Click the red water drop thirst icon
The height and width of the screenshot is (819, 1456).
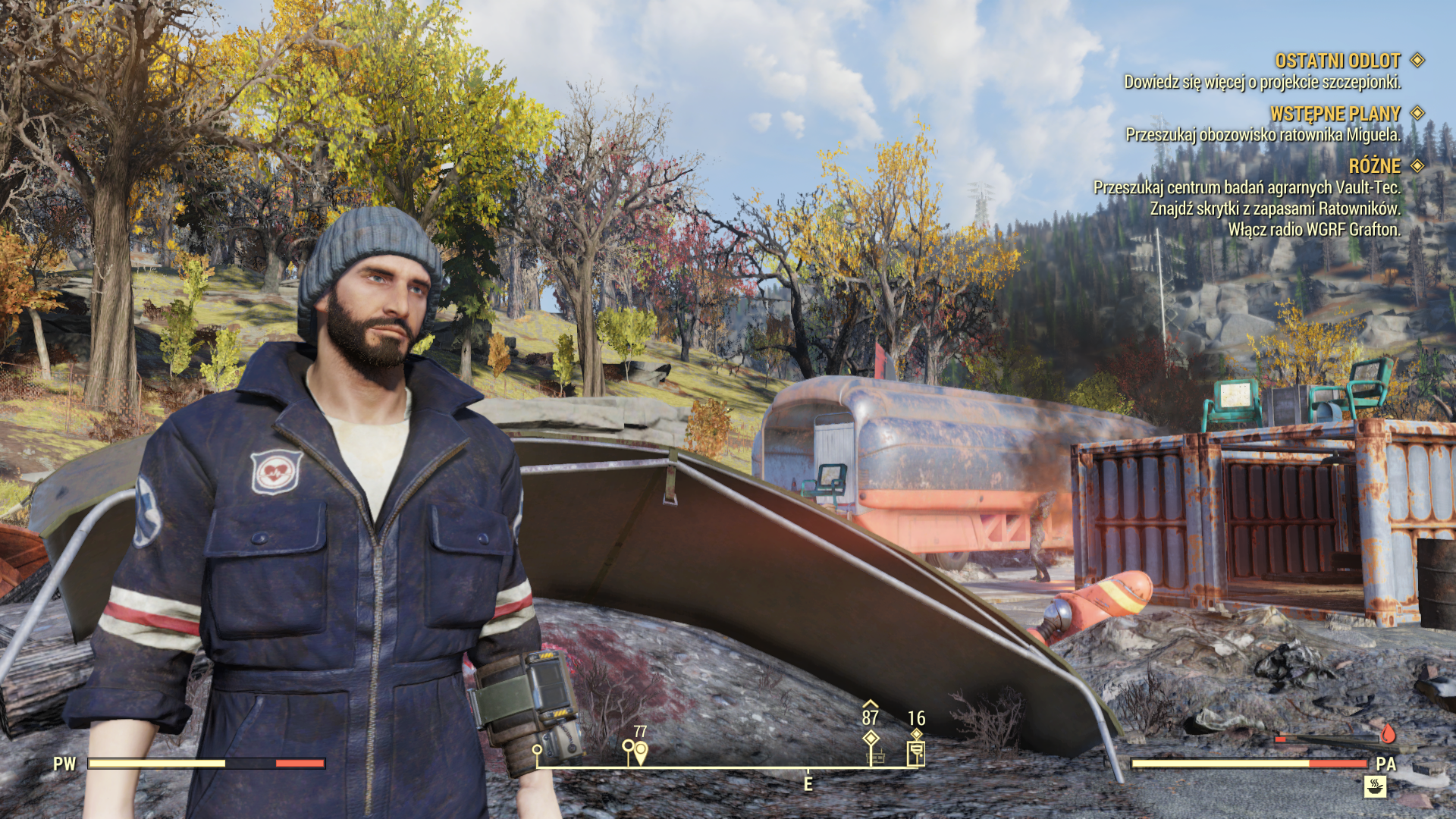pos(1388,734)
